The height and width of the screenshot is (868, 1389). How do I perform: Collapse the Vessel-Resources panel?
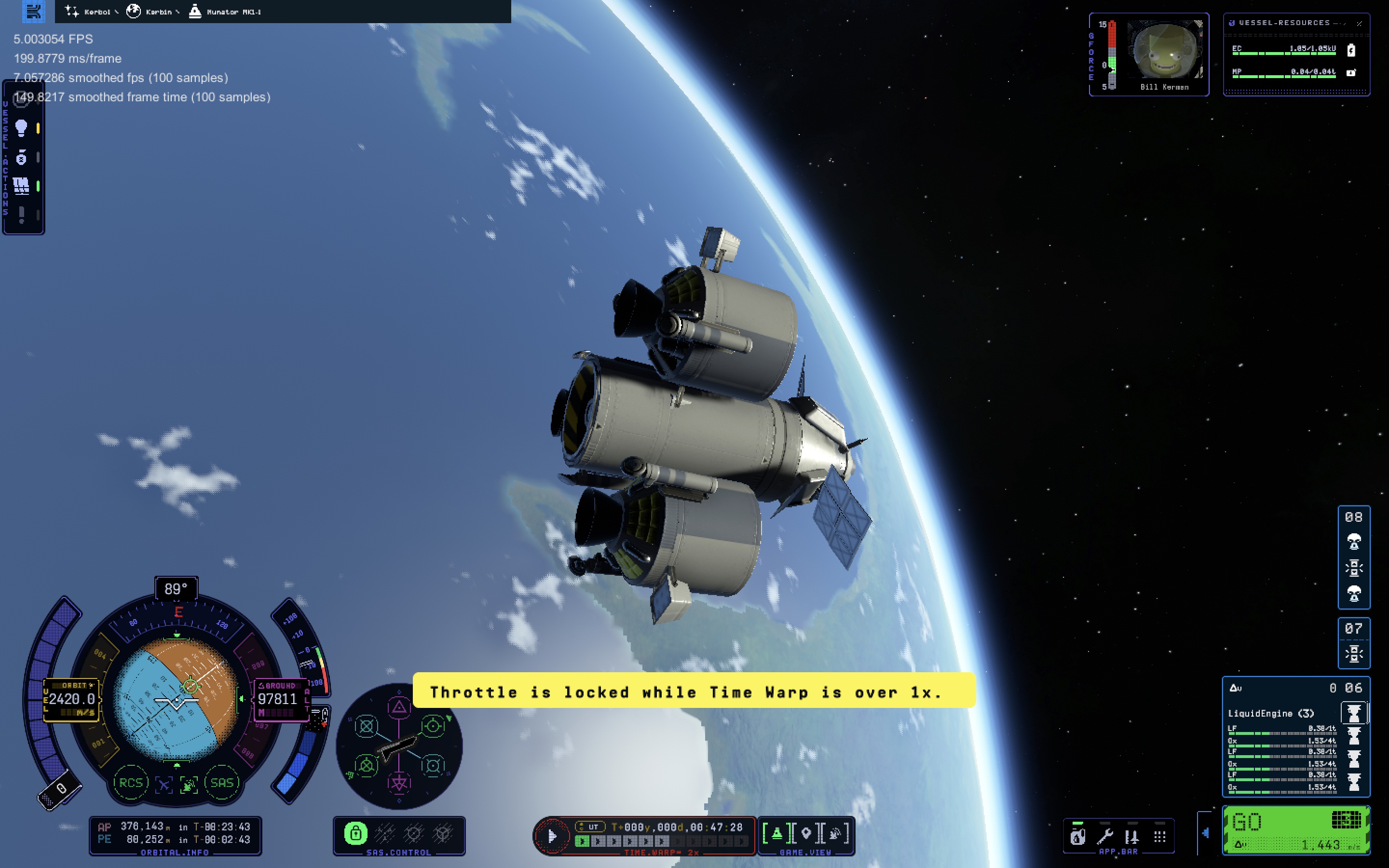[x=1359, y=23]
